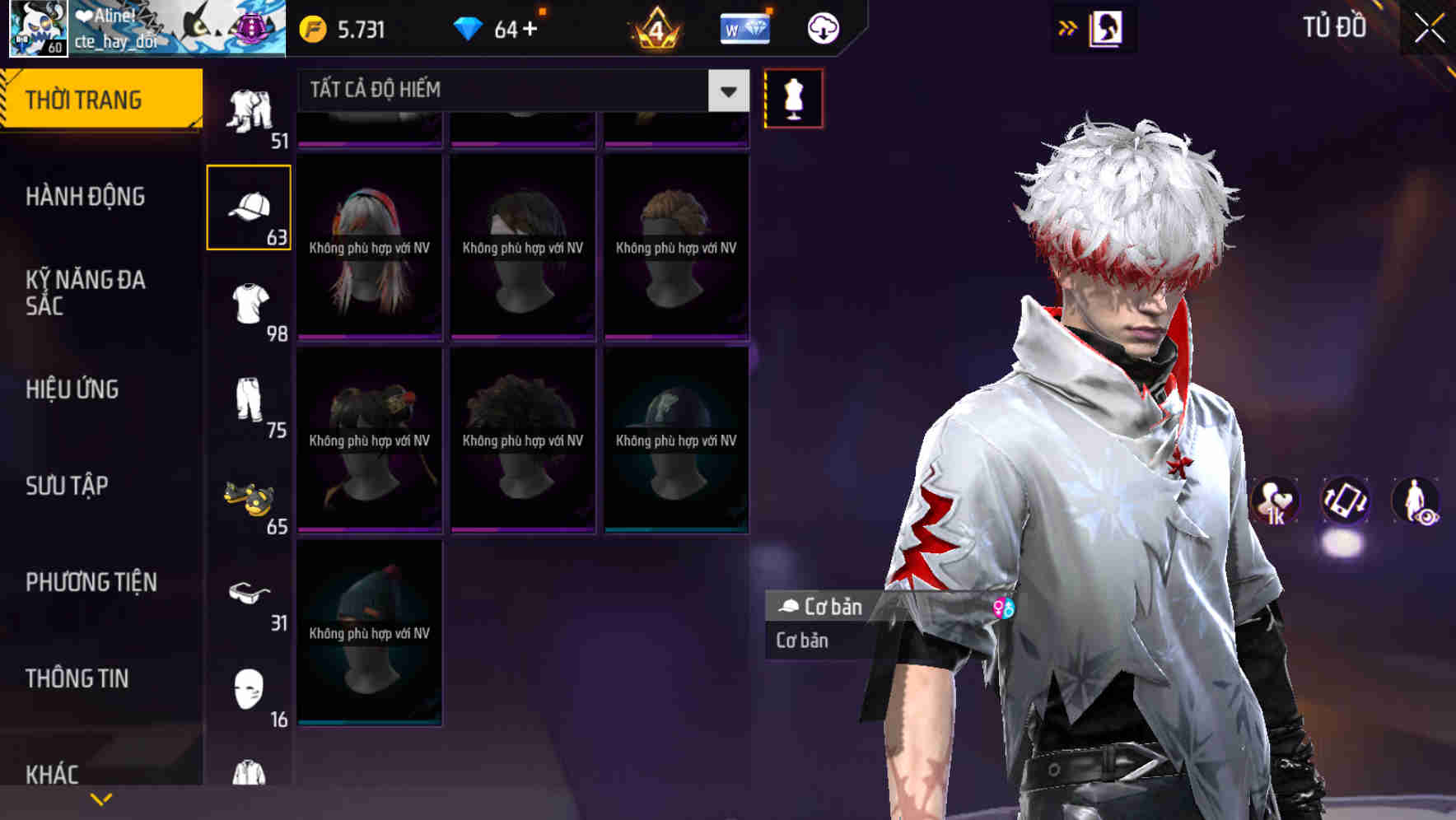The width and height of the screenshot is (1456, 820).
Task: Open the mask category showing 16 items
Action: click(x=250, y=689)
